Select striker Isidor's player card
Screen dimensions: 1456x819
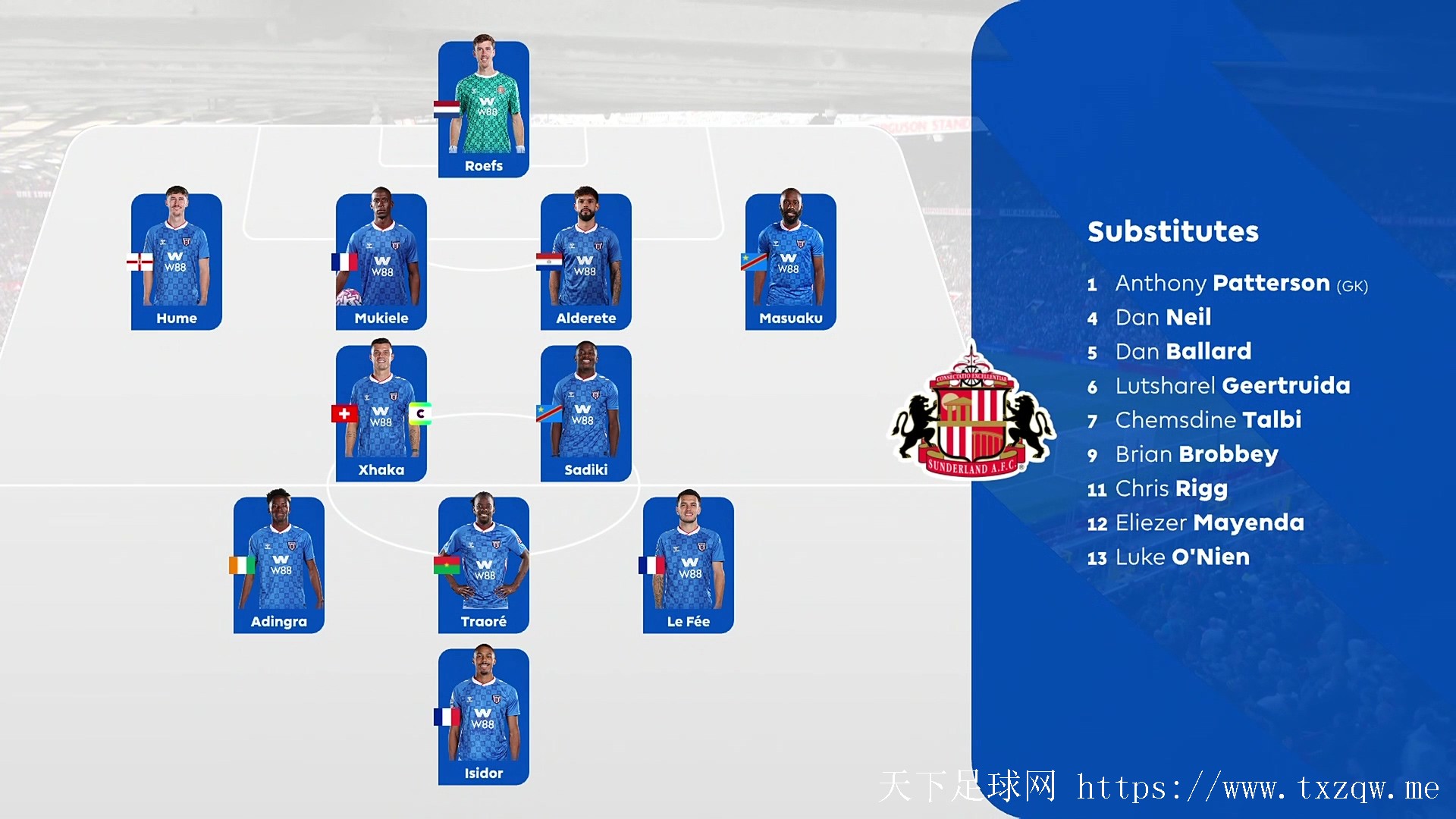coord(484,717)
